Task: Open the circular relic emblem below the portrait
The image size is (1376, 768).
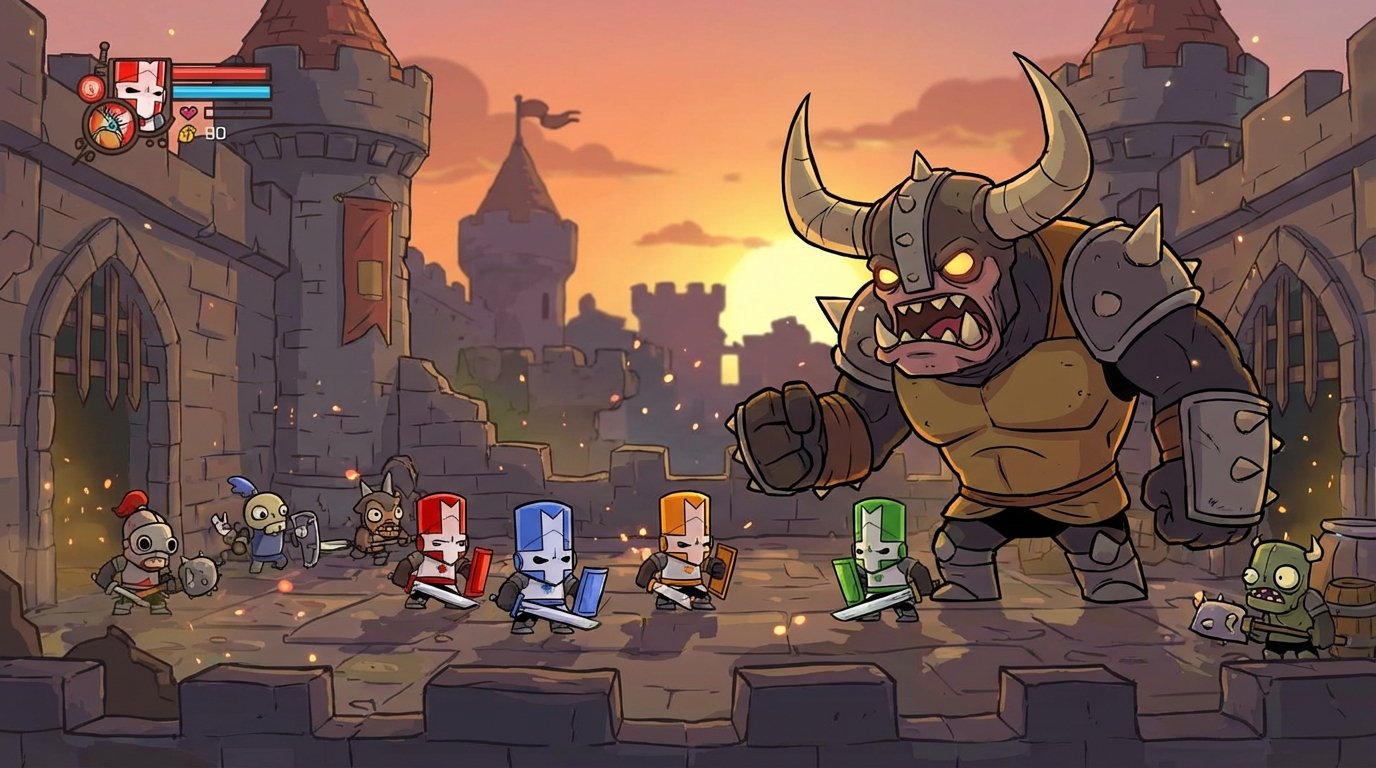Action: (110, 126)
